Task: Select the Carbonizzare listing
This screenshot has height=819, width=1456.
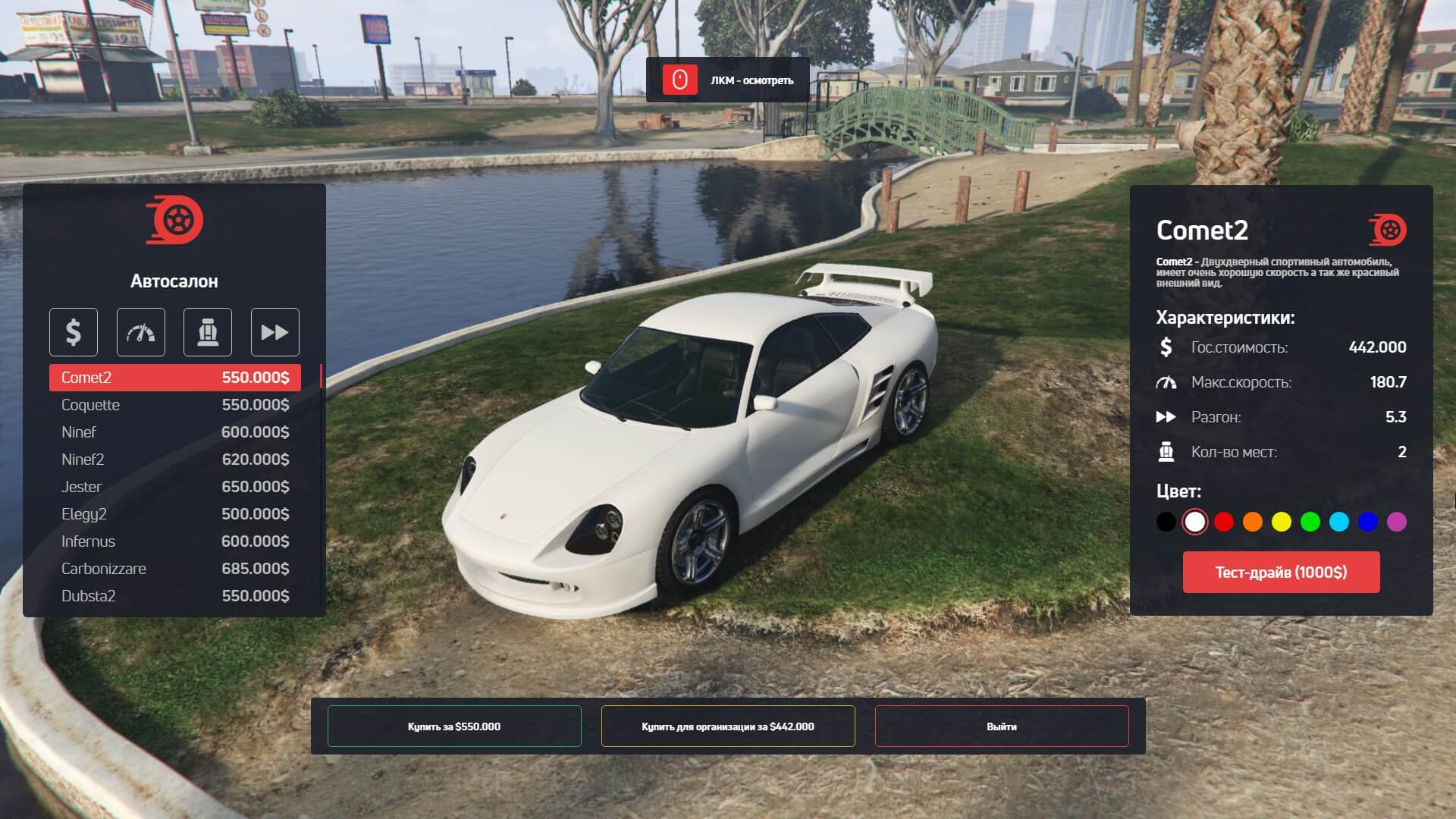Action: [174, 569]
